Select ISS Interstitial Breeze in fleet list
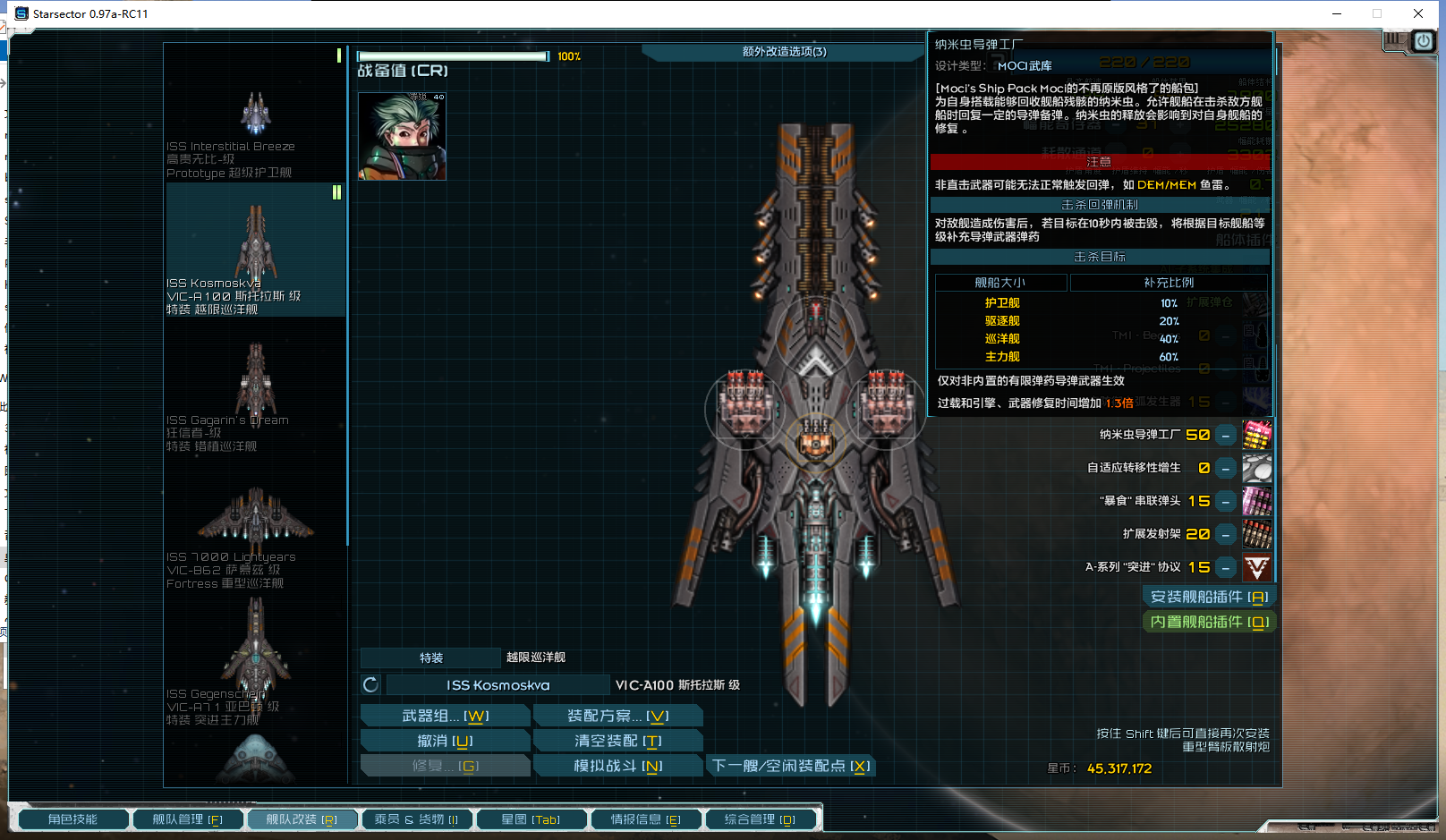1446x840 pixels. pyautogui.click(x=255, y=116)
